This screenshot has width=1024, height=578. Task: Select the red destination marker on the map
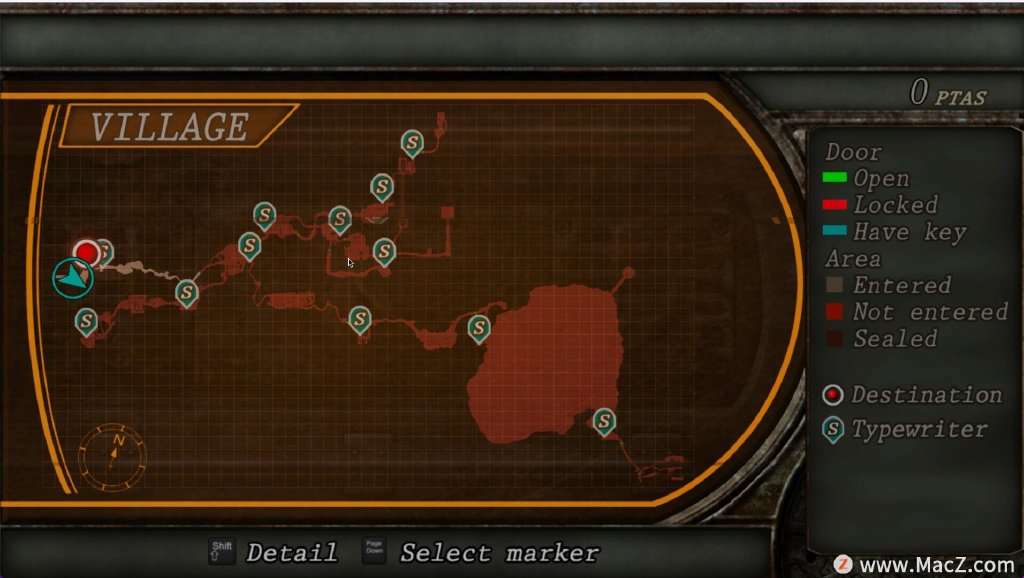[87, 253]
